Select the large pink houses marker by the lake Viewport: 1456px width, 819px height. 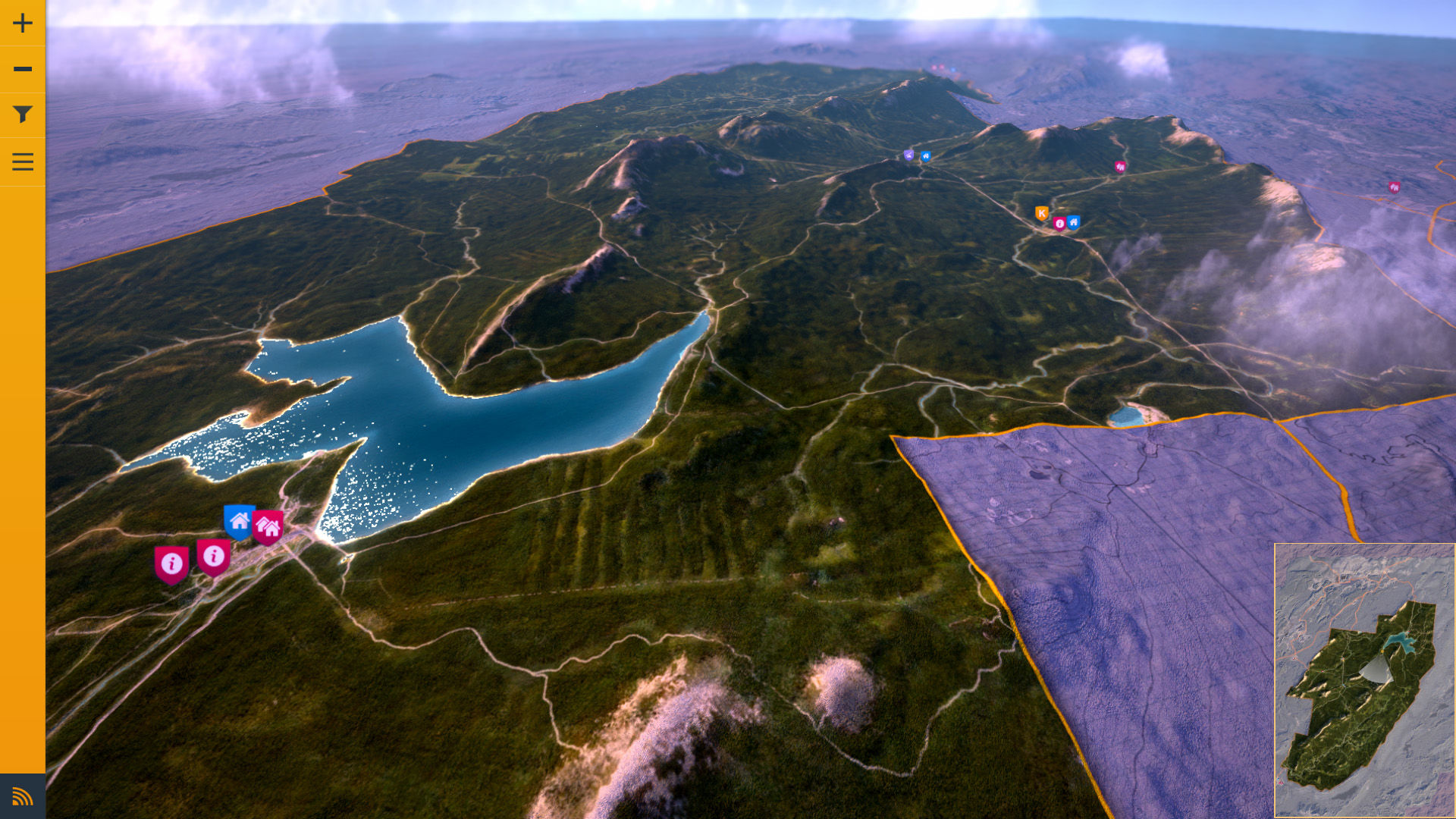coord(268,526)
